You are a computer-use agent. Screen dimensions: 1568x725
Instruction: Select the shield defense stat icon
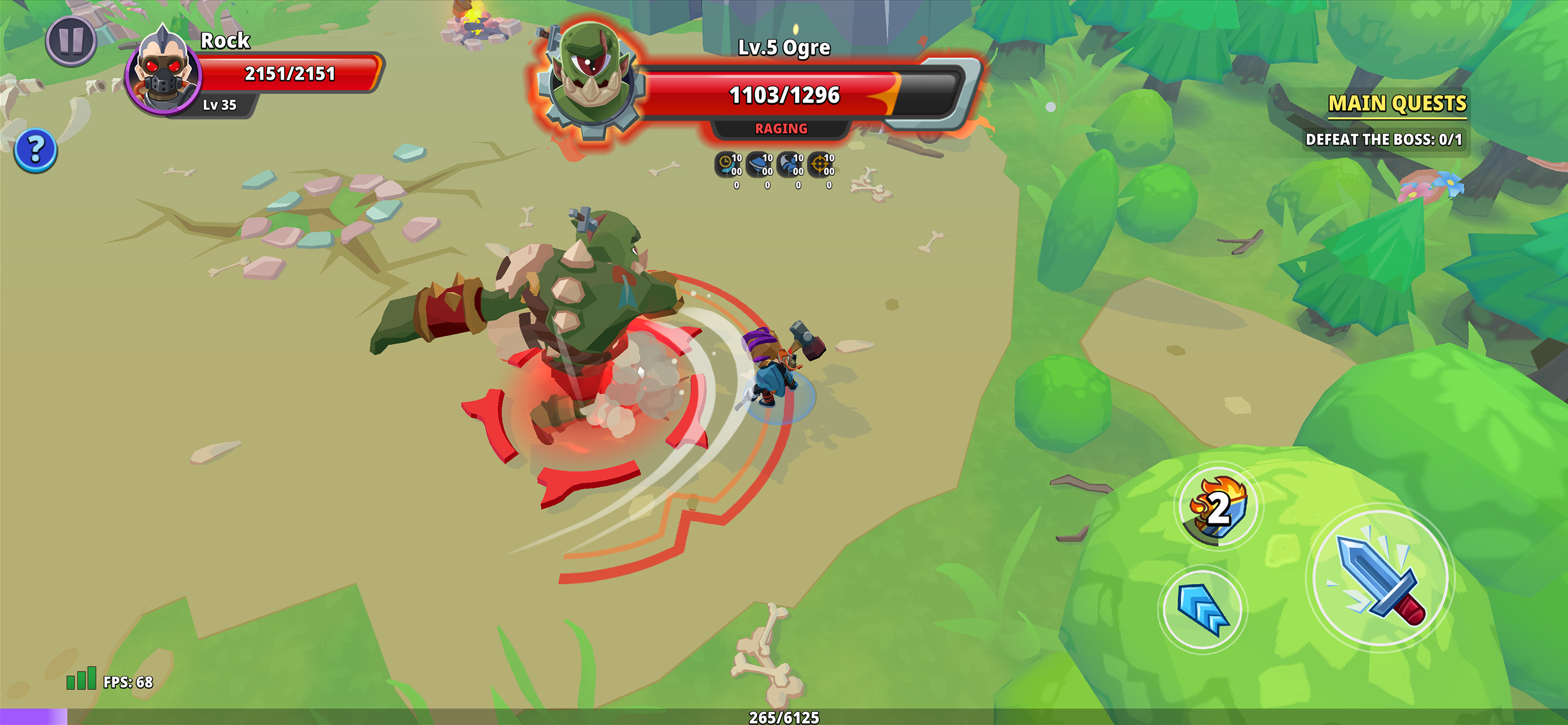coord(759,163)
